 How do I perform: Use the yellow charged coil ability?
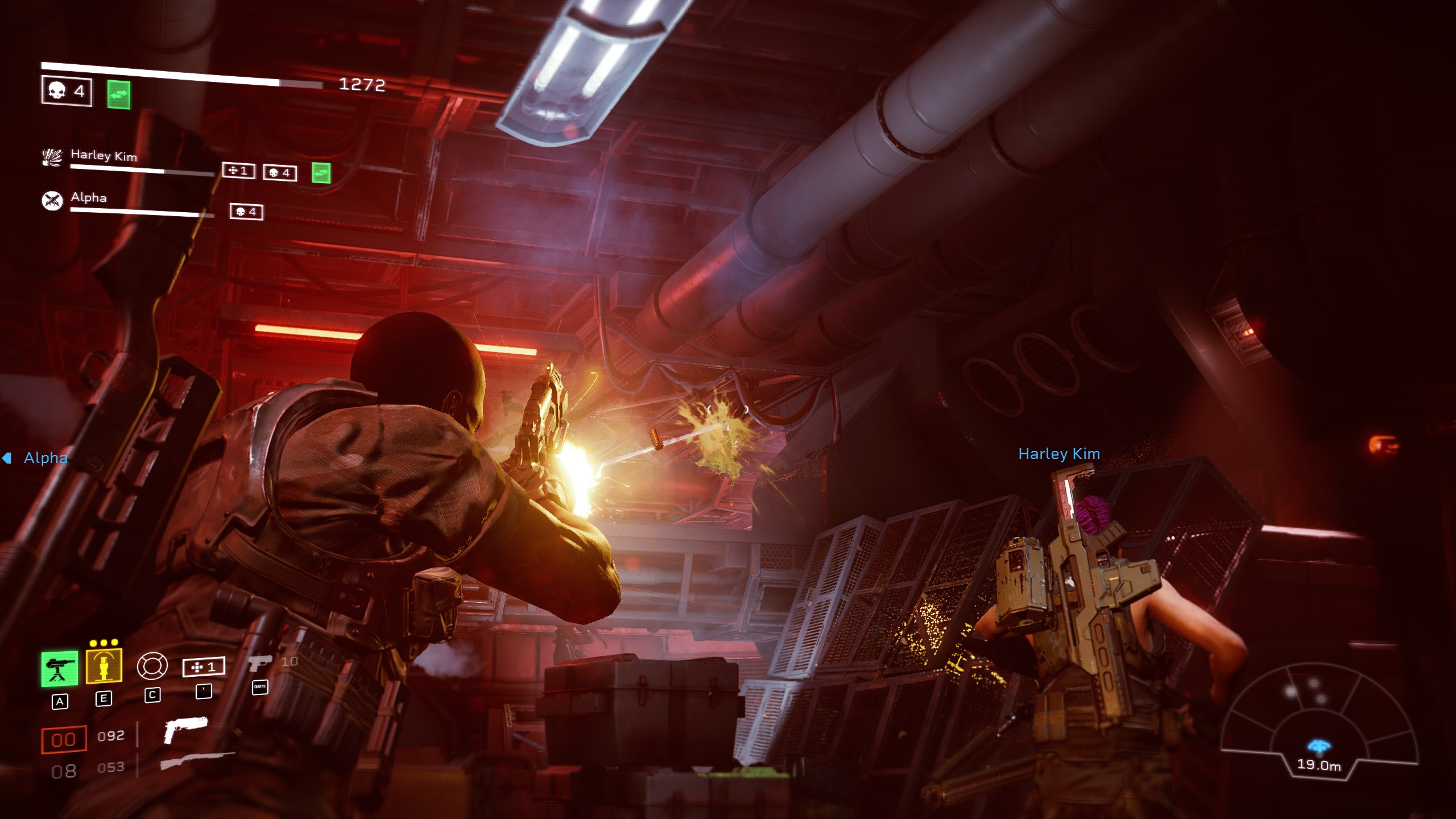[104, 665]
